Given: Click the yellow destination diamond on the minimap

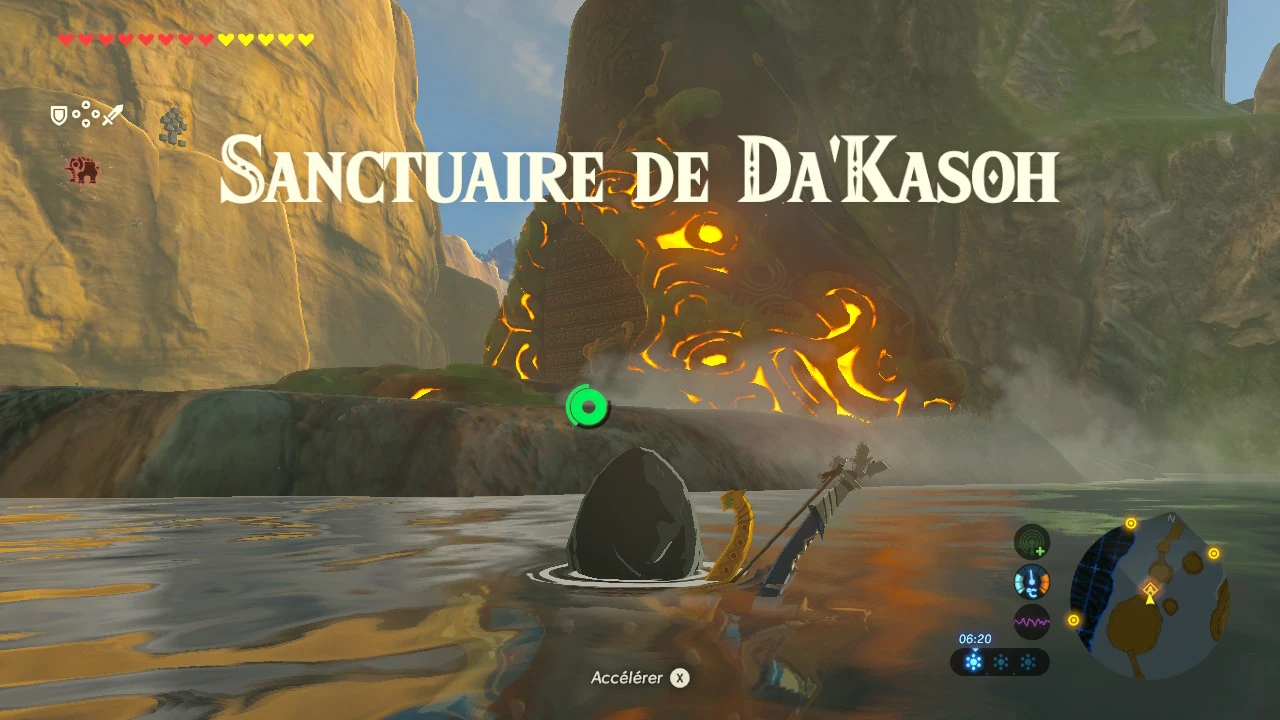Looking at the screenshot, I should [x=1150, y=589].
